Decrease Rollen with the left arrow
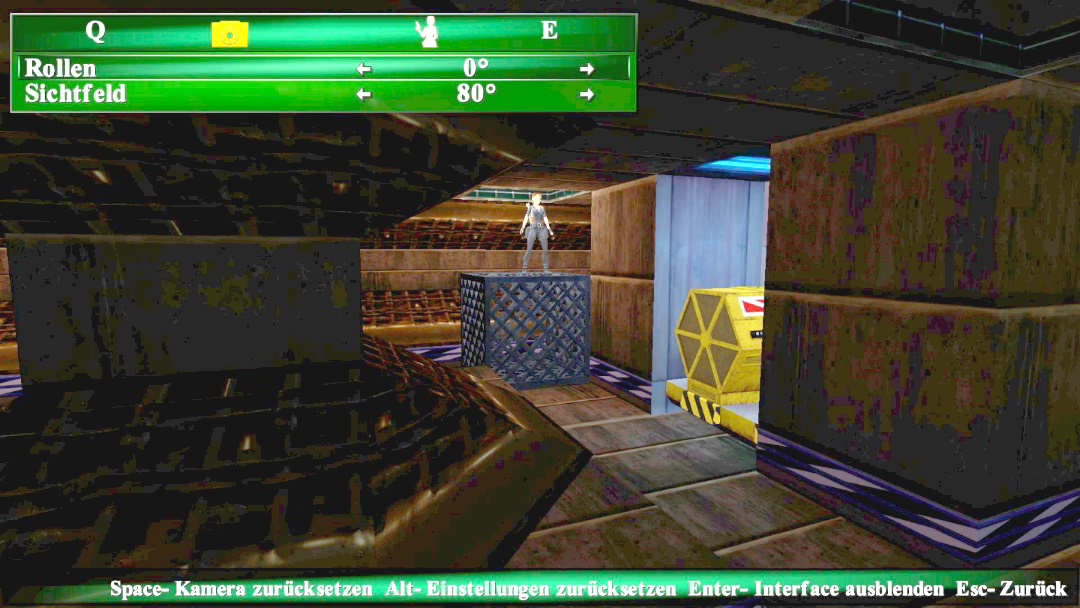The height and width of the screenshot is (608, 1080). coord(364,69)
